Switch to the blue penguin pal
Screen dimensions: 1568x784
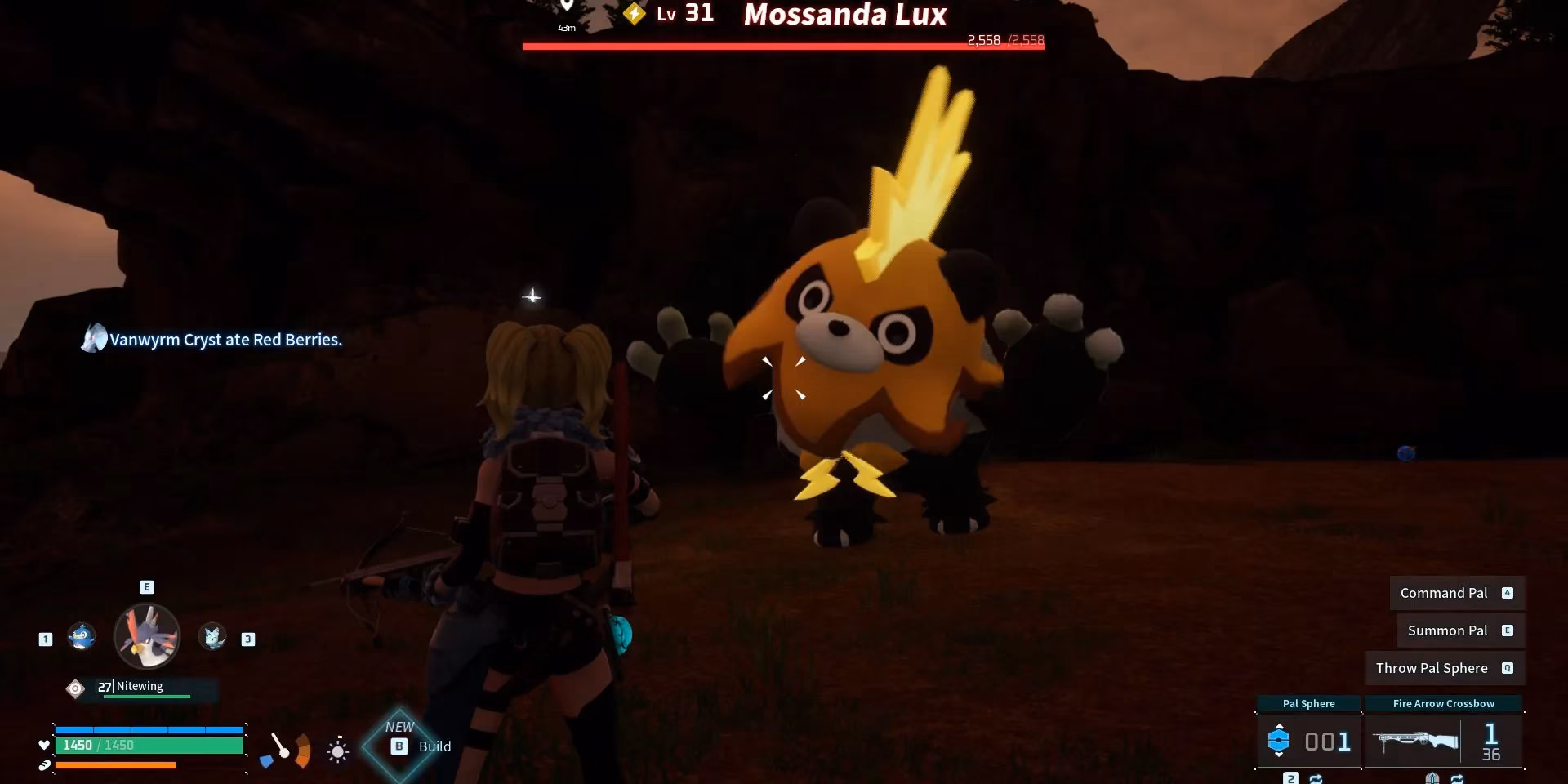click(82, 636)
